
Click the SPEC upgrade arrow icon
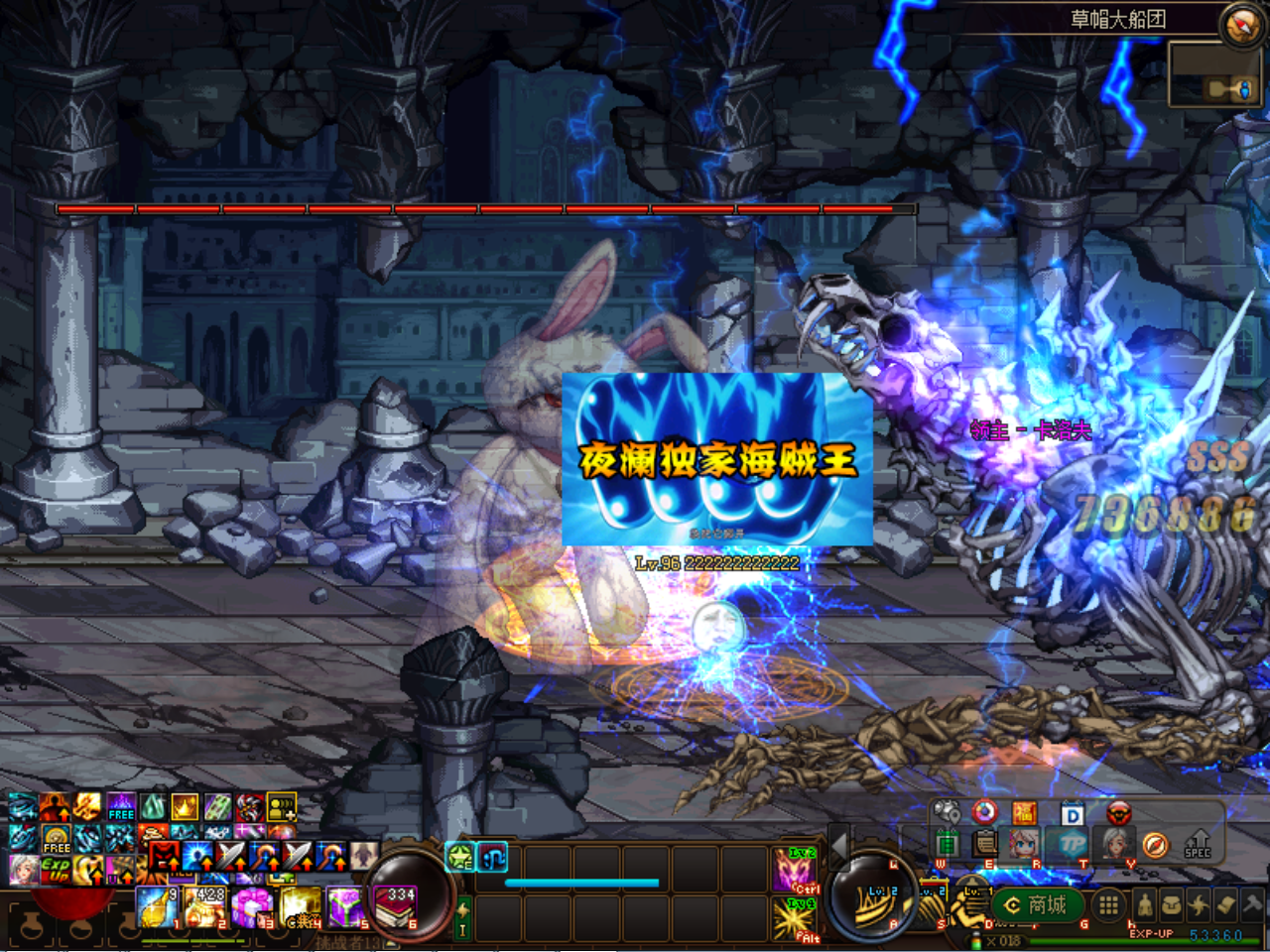[1198, 844]
